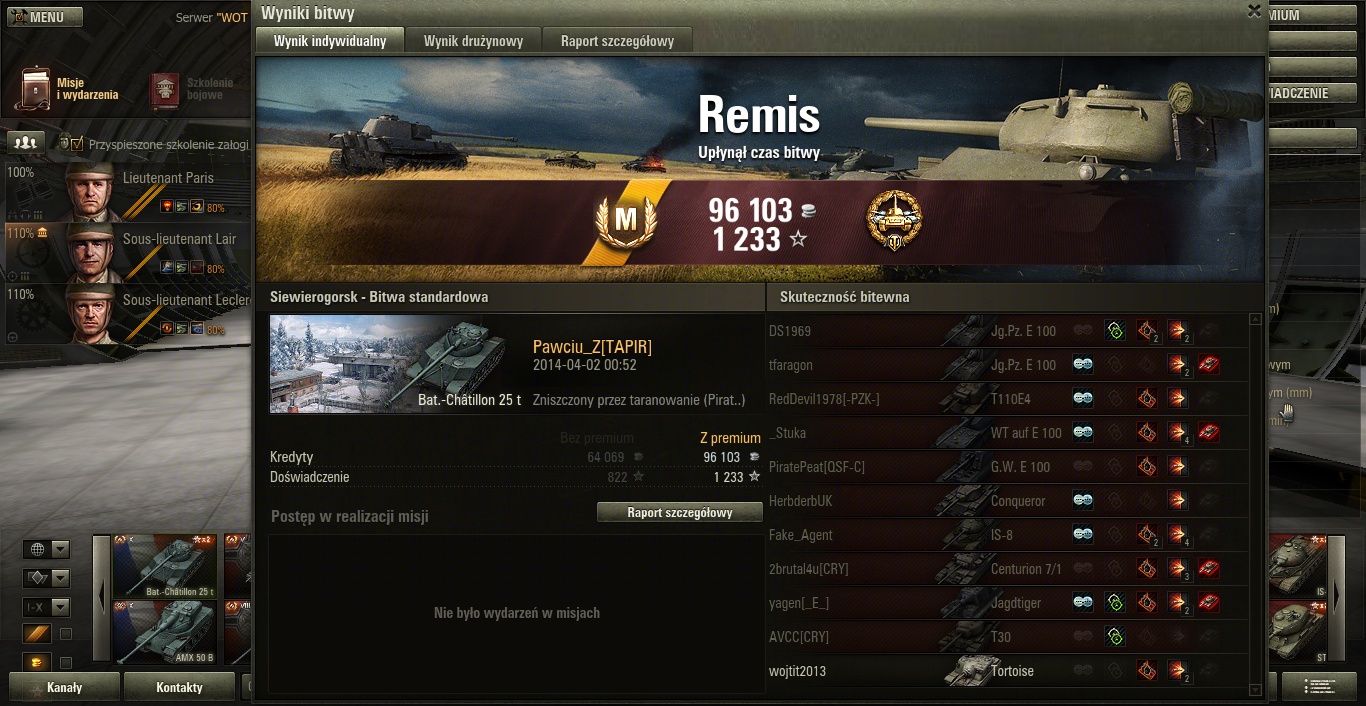Viewport: 1366px width, 706px height.
Task: Open Misje i wydarzenia
Action: click(68, 89)
